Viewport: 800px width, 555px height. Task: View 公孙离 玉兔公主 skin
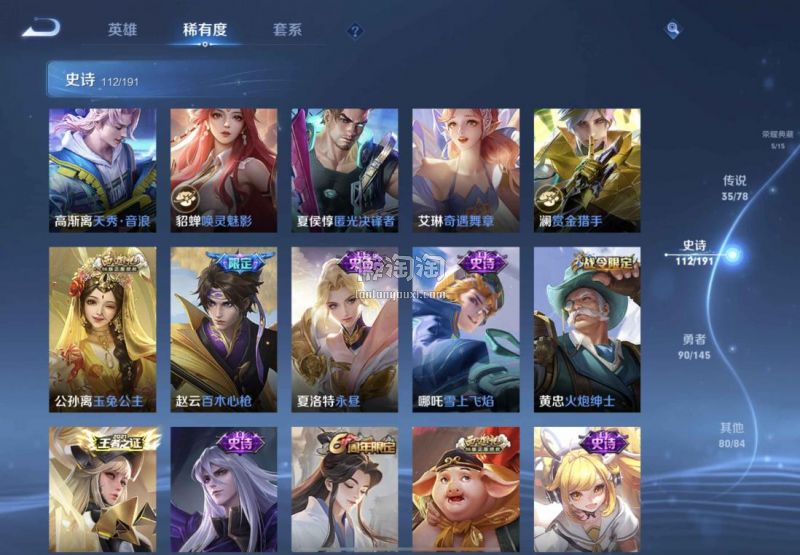pyautogui.click(x=102, y=330)
